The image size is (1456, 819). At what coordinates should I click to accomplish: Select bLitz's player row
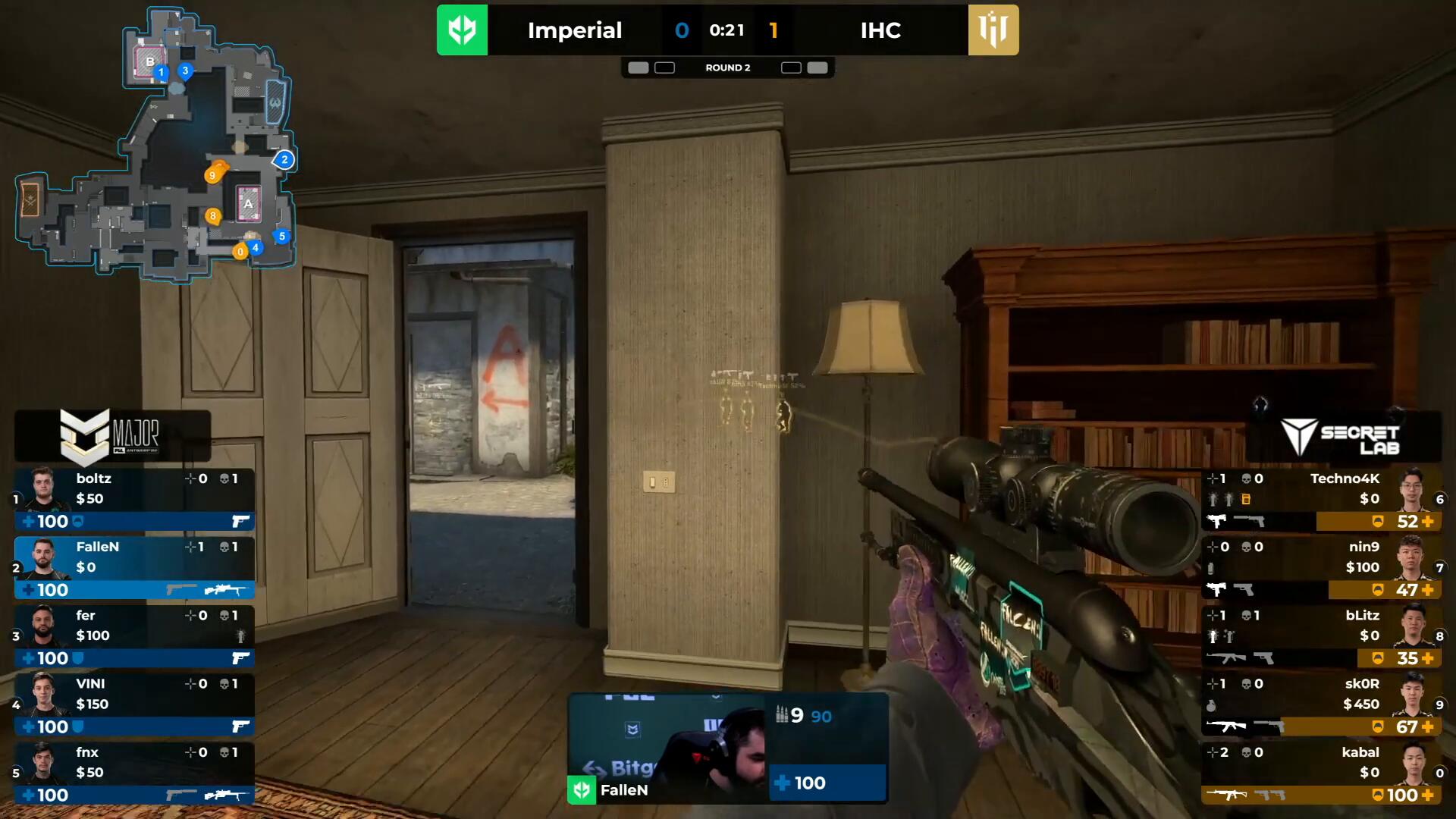coord(1321,635)
